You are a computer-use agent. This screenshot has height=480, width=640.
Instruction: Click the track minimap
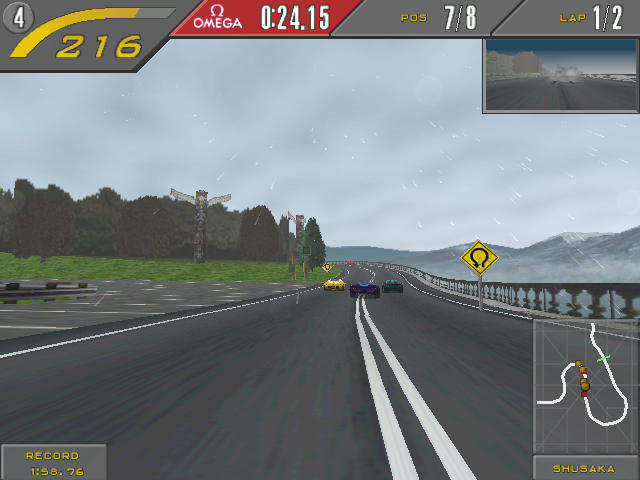(585, 386)
